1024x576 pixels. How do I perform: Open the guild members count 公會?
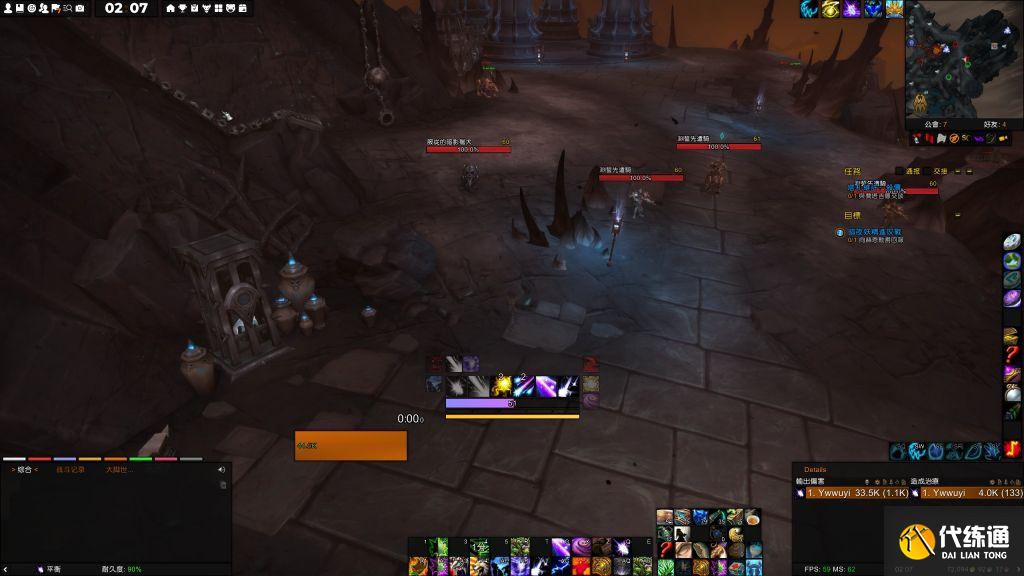pyautogui.click(x=936, y=124)
